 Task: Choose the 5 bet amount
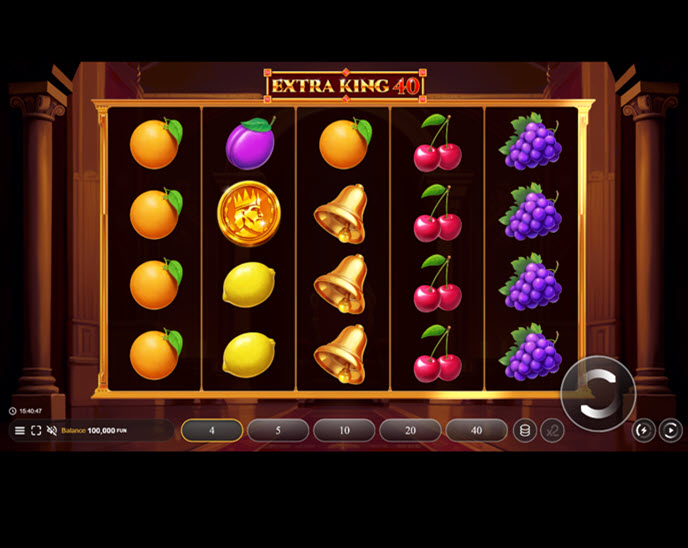[278, 430]
